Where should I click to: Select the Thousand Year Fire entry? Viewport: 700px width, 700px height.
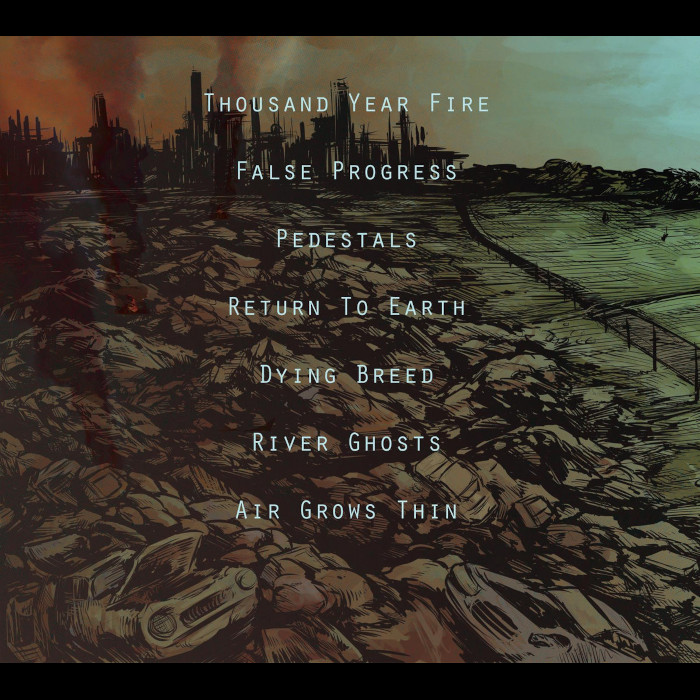(347, 103)
